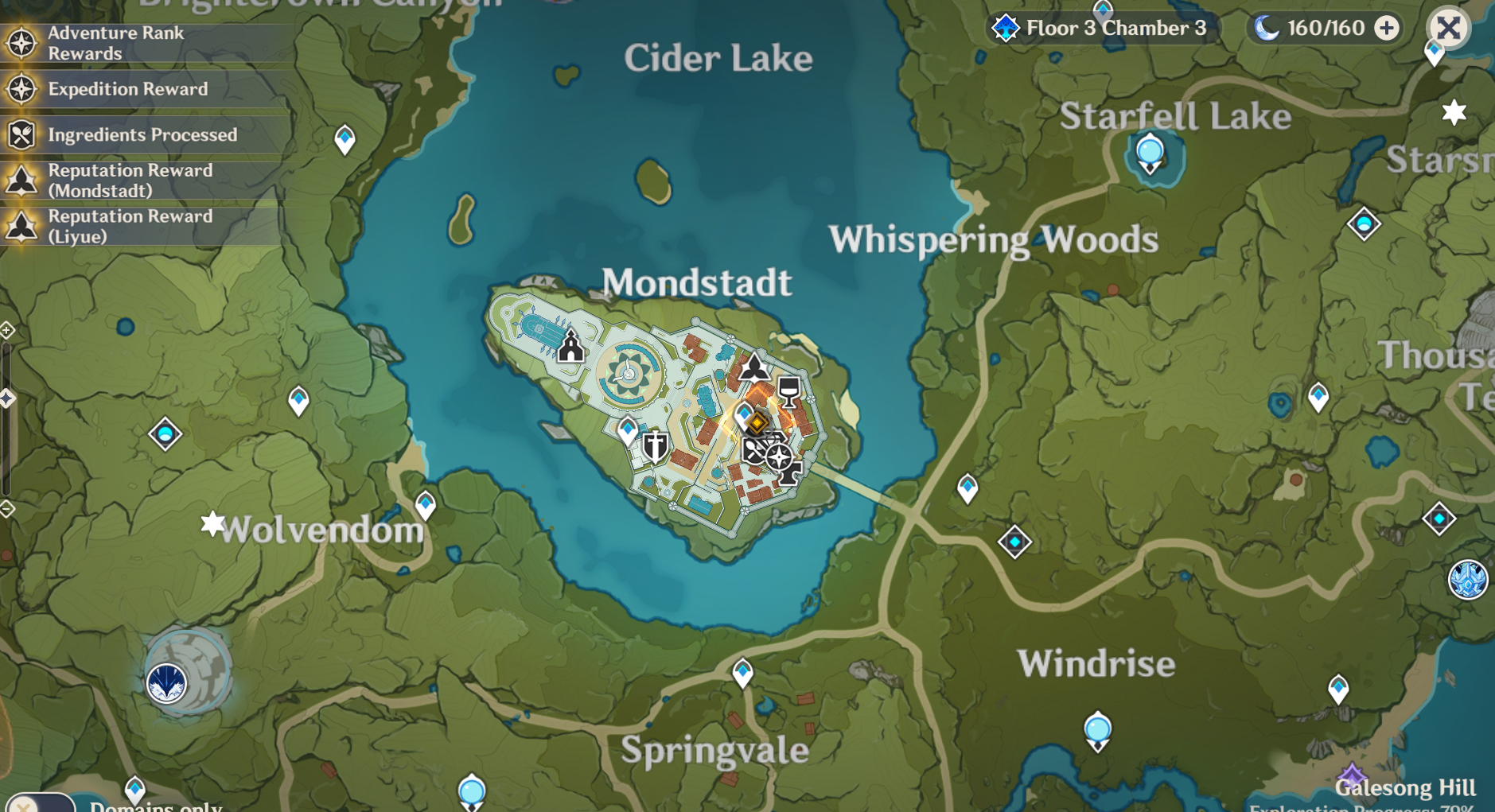
Task: Select the Statue of the Seven below Windrise
Action: click(1097, 731)
